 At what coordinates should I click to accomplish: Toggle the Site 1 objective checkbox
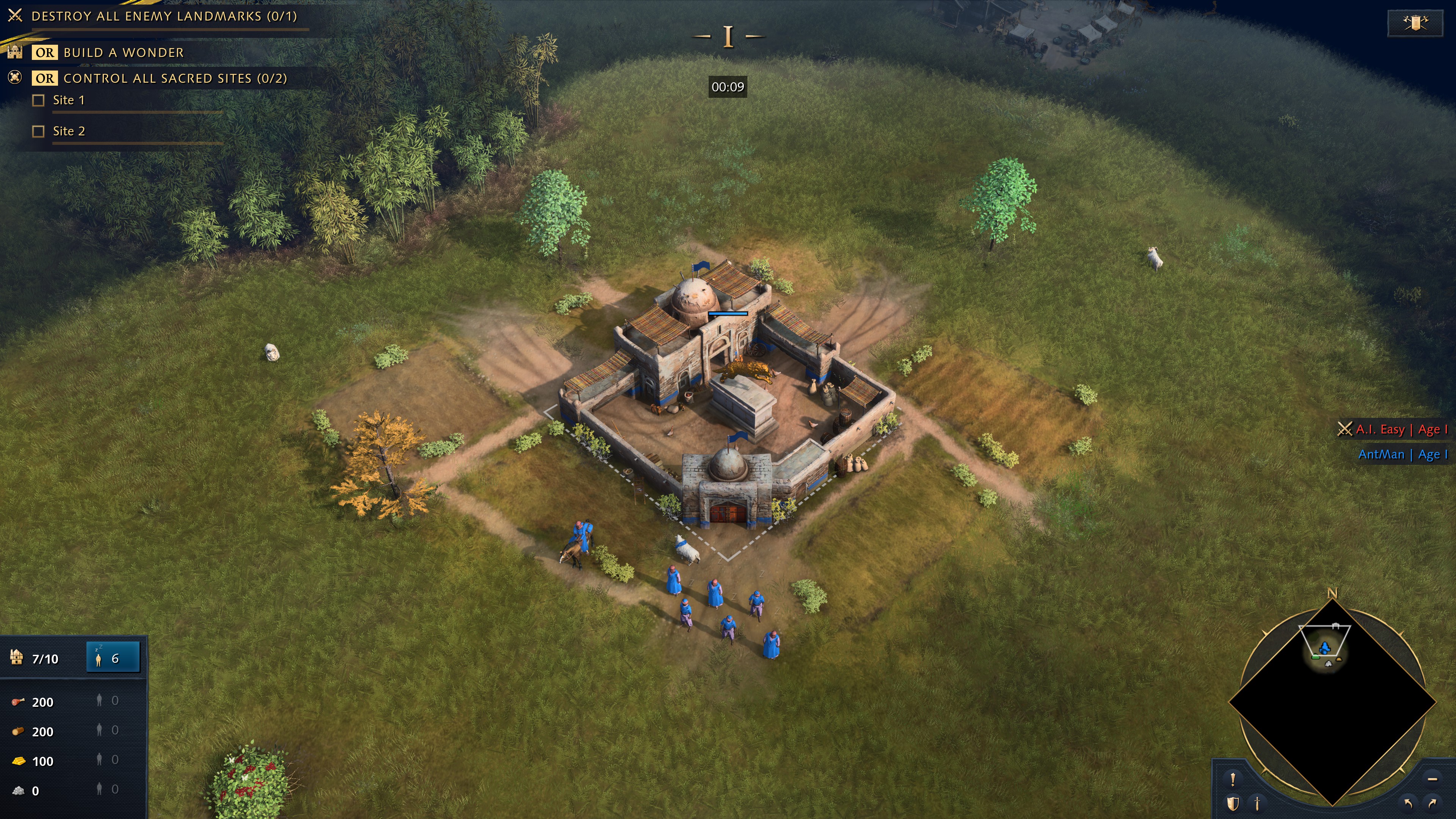point(38,100)
